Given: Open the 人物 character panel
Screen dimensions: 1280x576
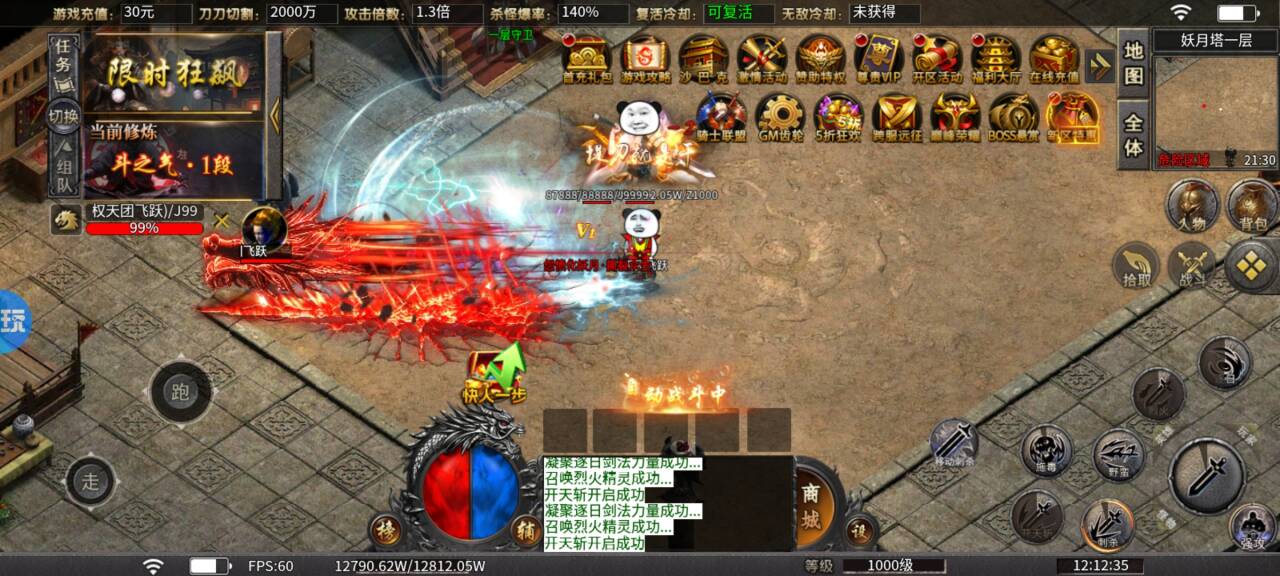Looking at the screenshot, I should tap(1191, 205).
